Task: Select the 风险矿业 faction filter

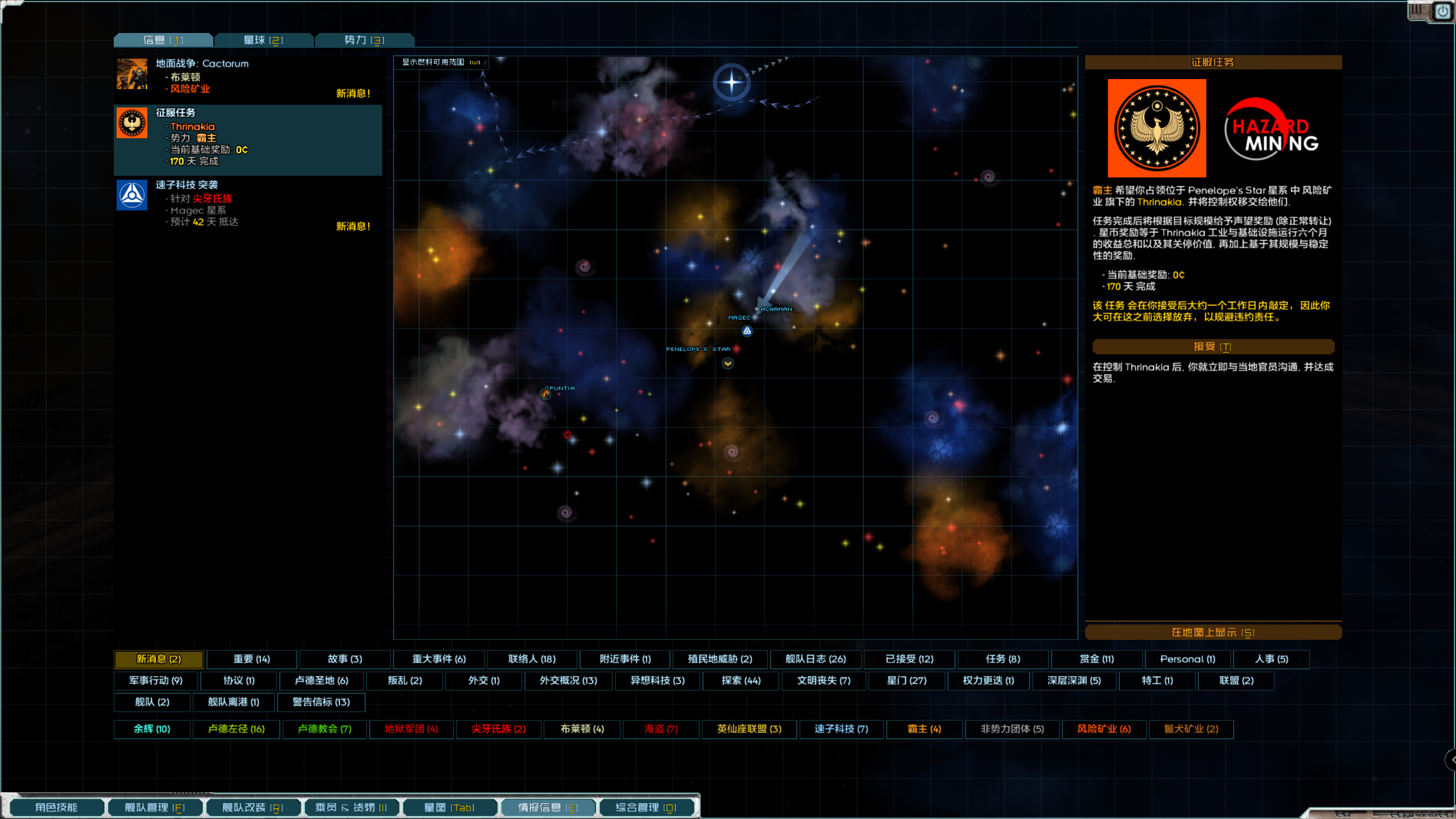Action: 1103,729
